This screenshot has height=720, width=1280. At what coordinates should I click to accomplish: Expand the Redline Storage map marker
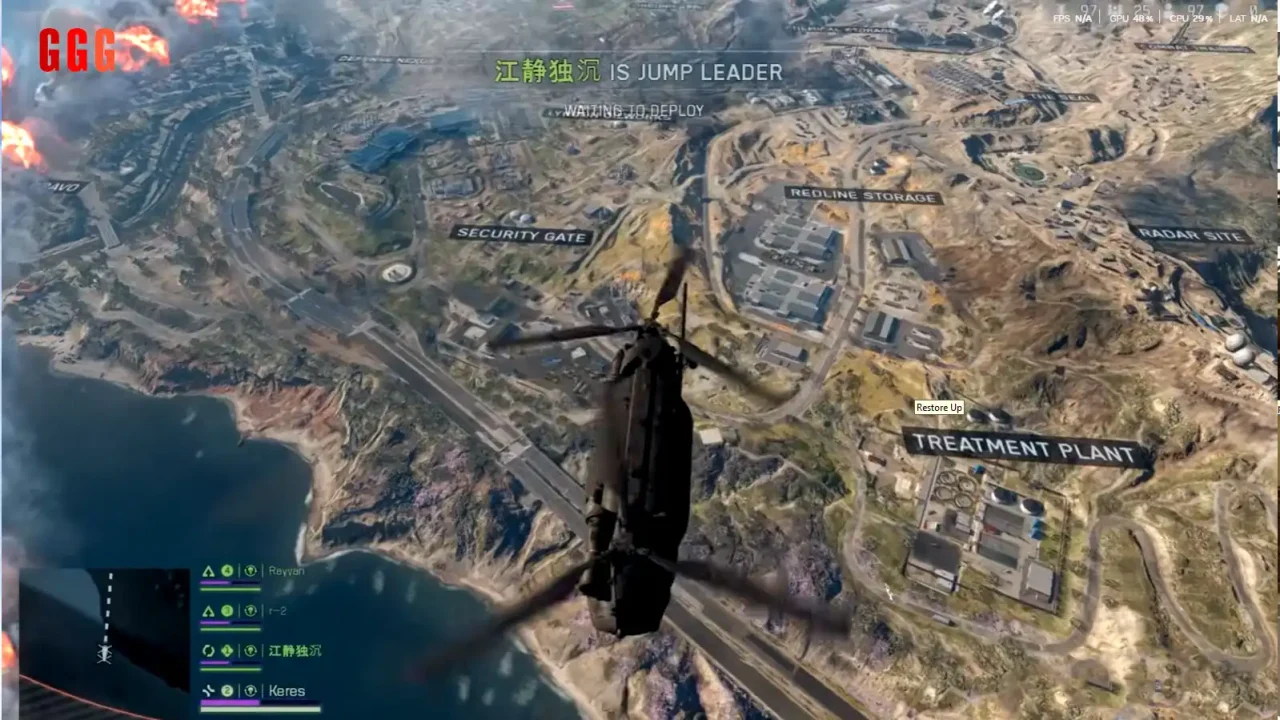862,195
